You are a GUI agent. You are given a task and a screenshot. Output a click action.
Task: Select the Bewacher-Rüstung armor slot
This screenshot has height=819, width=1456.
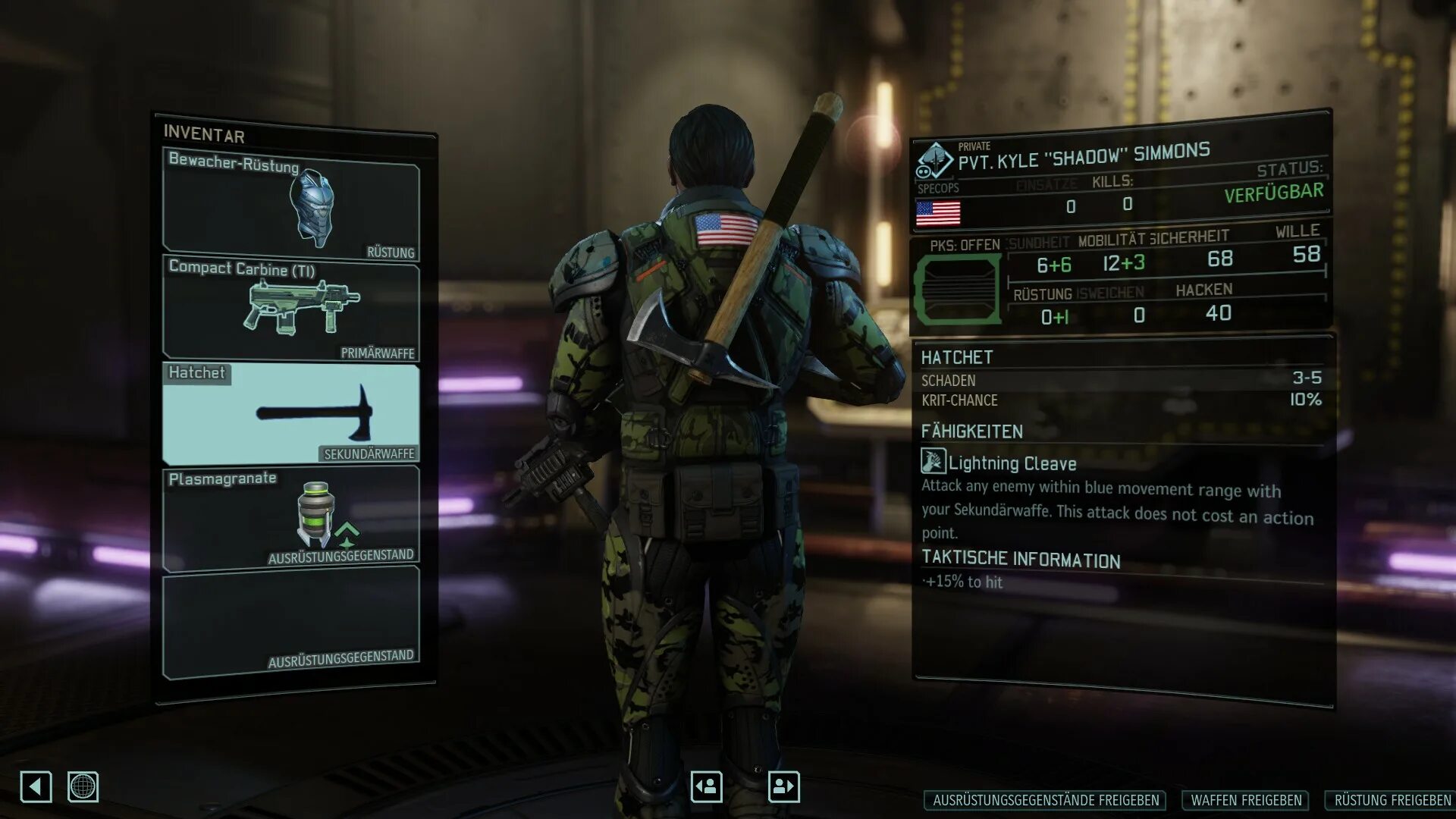(291, 206)
